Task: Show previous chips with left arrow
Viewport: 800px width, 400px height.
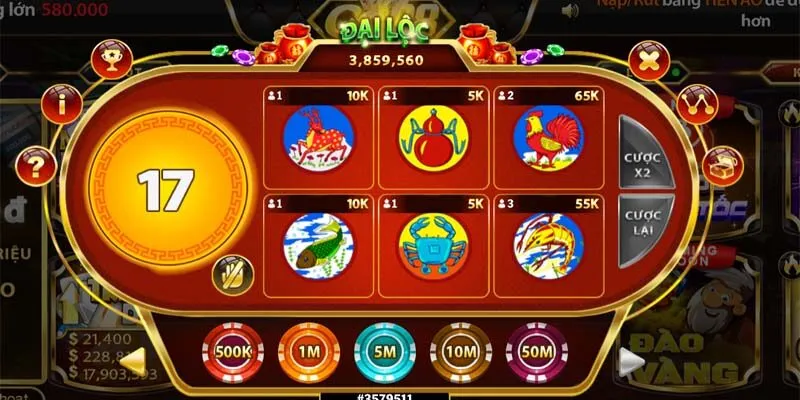Action: point(135,358)
